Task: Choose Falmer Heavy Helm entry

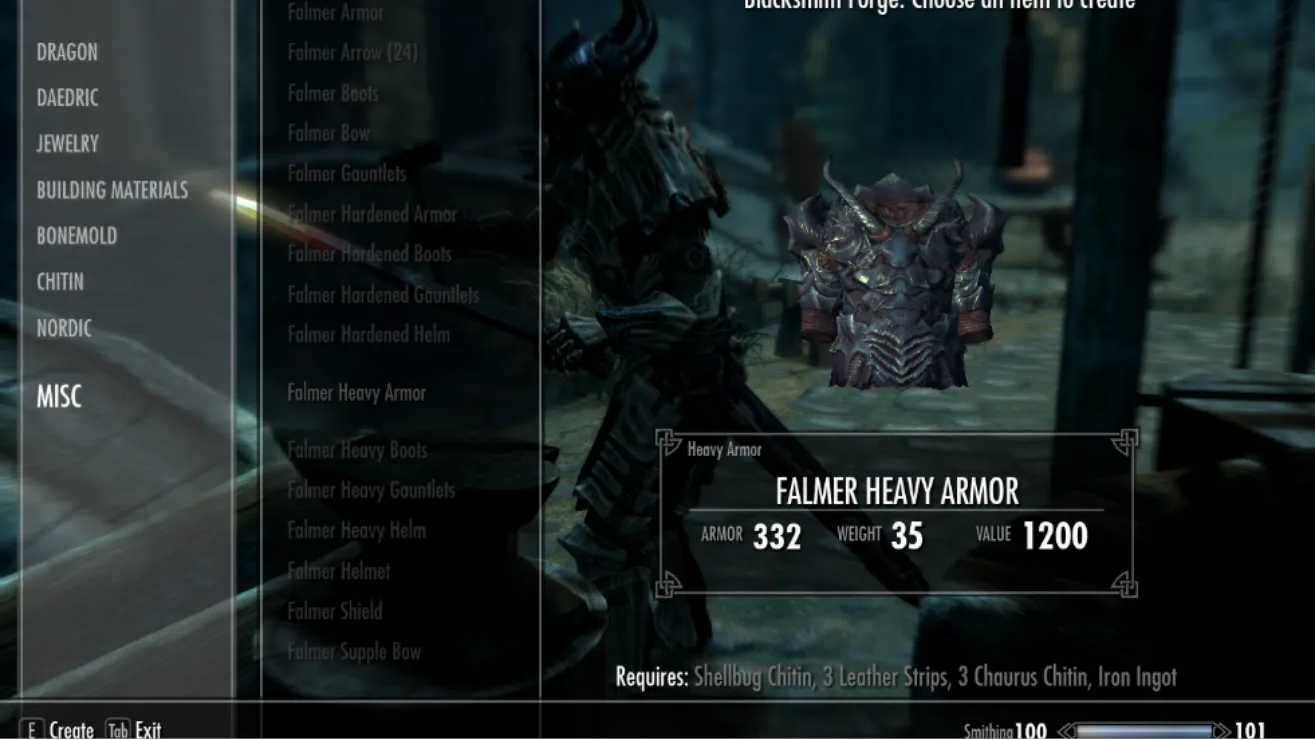Action: point(356,530)
